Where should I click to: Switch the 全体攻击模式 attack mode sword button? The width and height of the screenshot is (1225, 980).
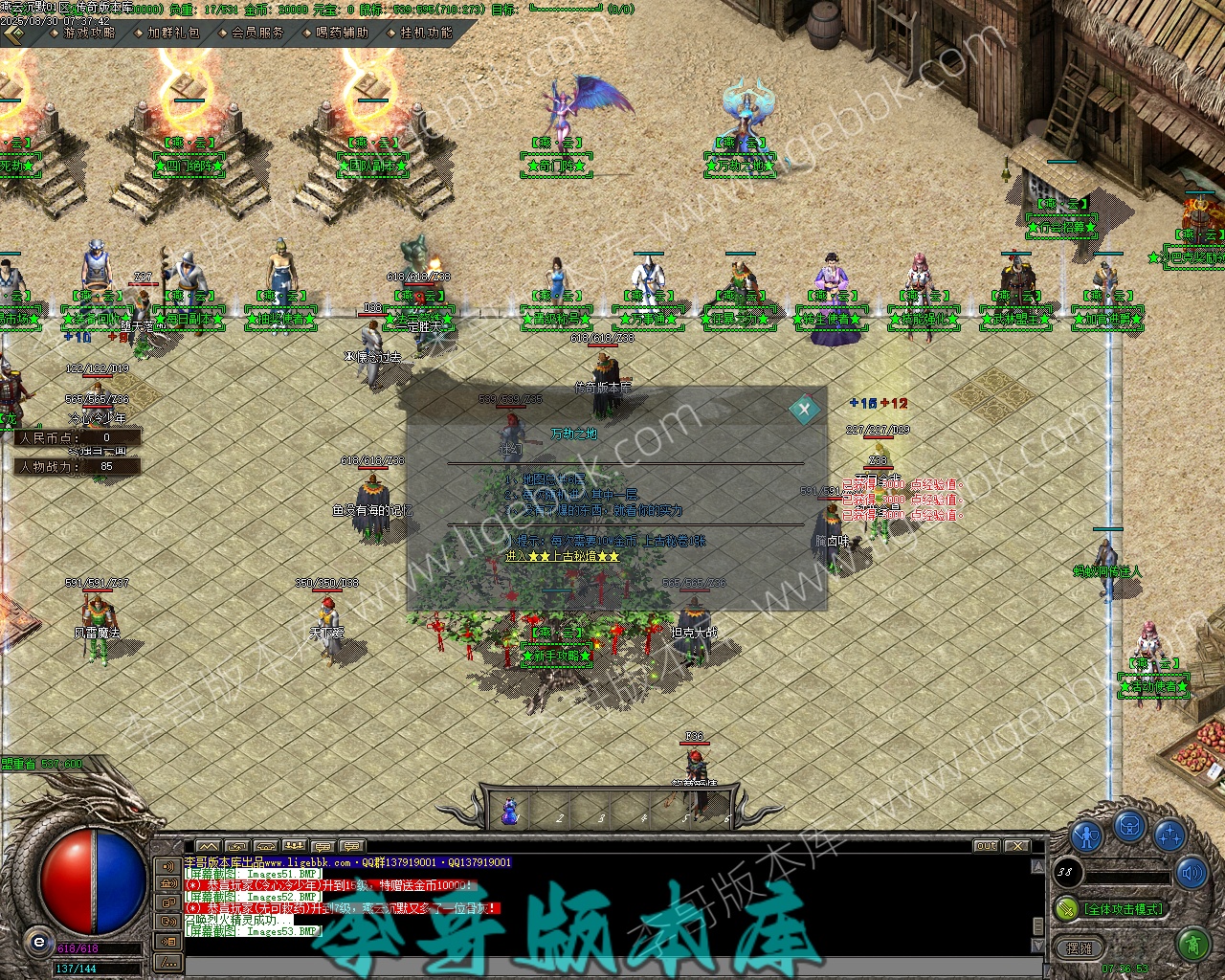coord(1067,908)
